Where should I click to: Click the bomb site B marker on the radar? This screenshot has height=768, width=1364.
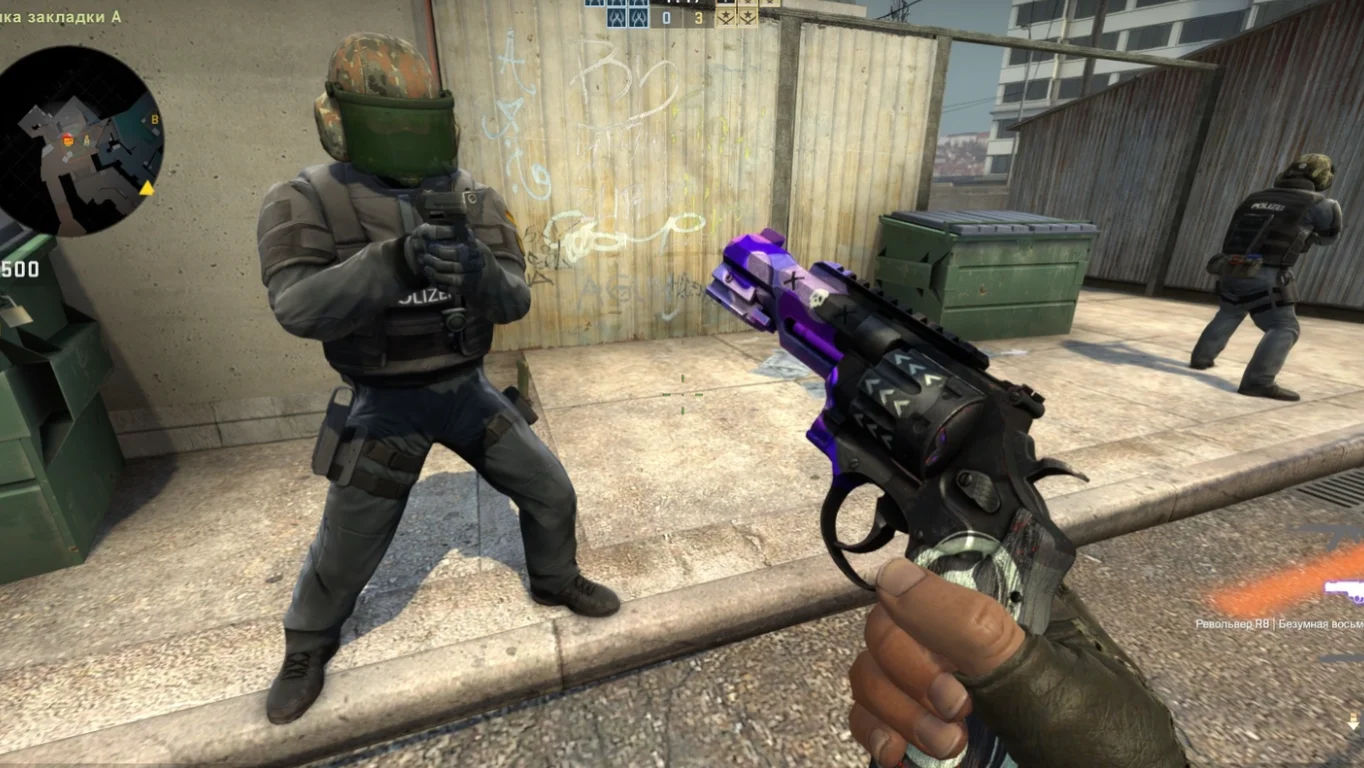pyautogui.click(x=155, y=120)
